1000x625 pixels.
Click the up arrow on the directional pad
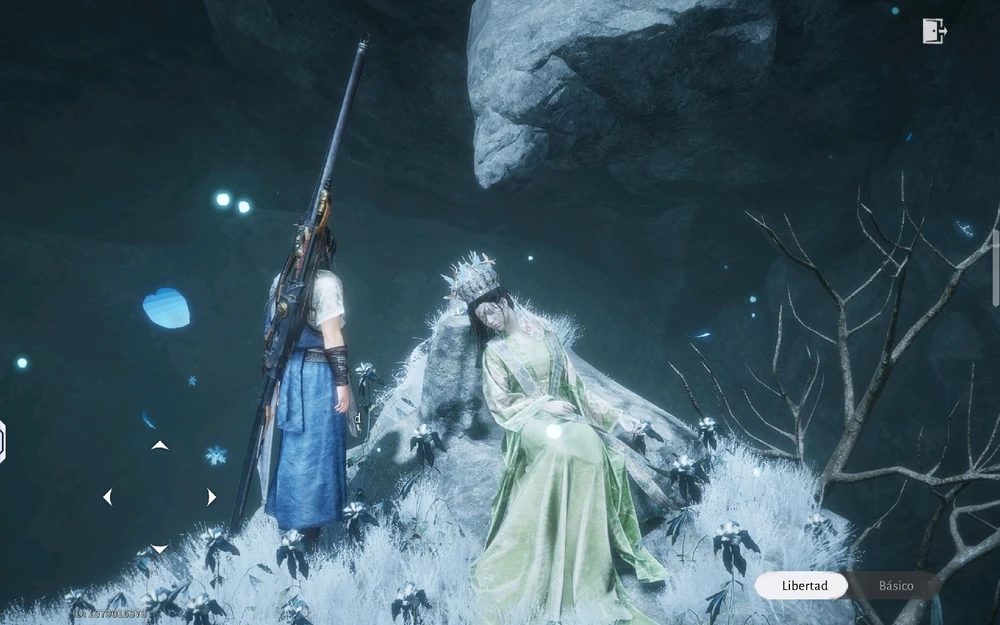click(160, 445)
